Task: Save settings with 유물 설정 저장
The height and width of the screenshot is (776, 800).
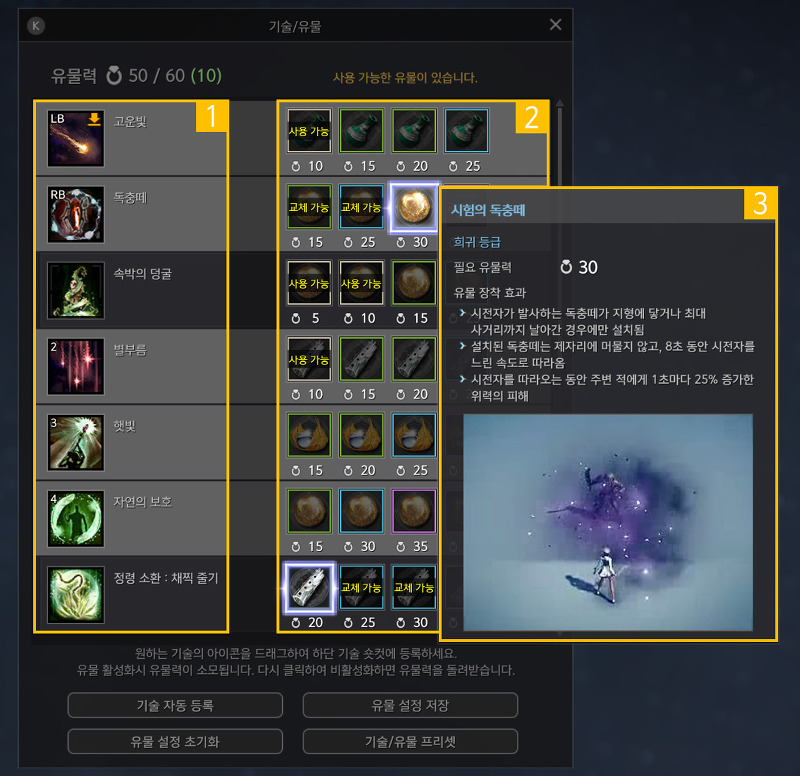Action: [410, 705]
